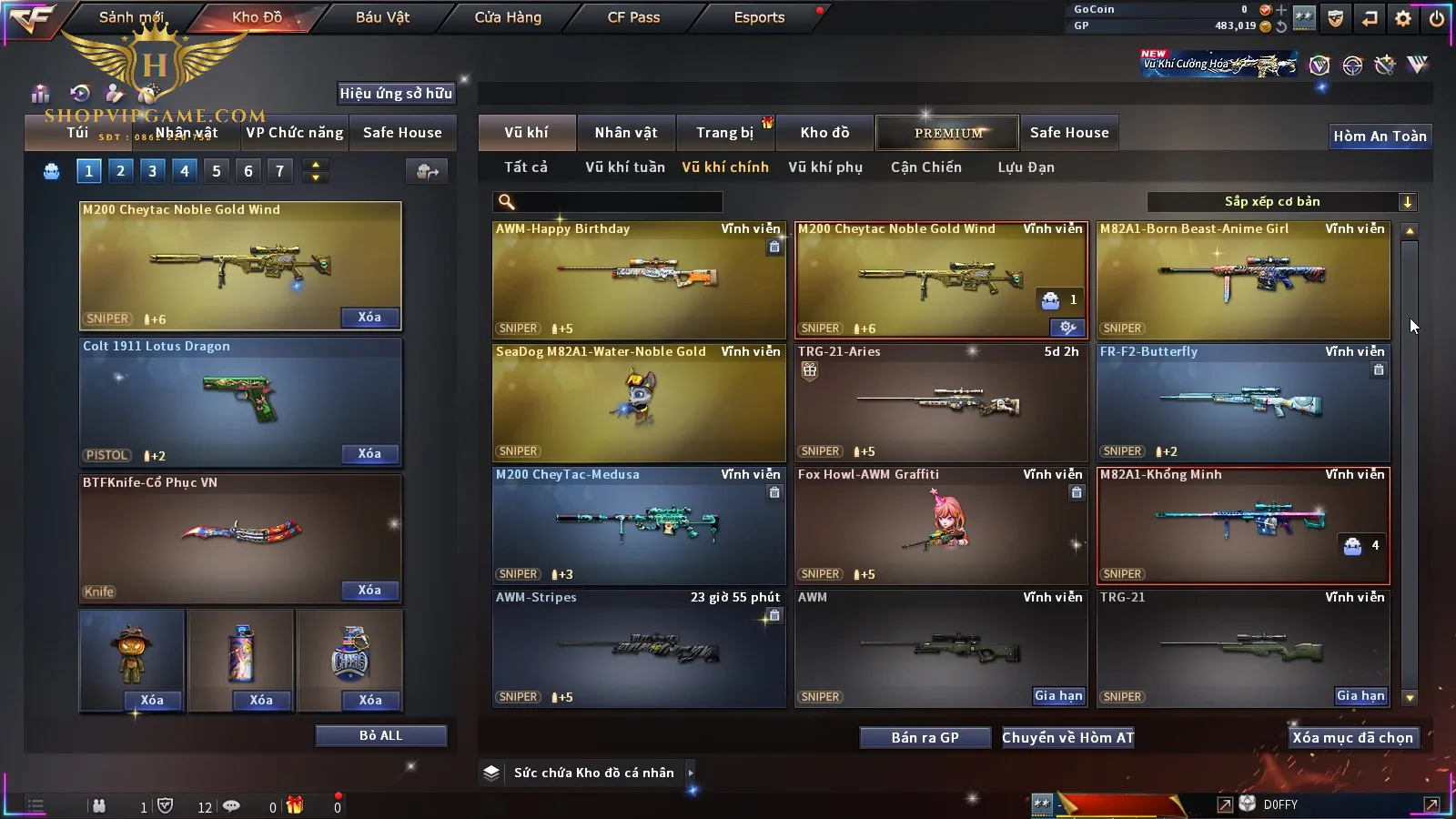Pick the Fox Howl-AWM Graffiti item
Viewport: 1456px width, 819px height.
point(941,525)
